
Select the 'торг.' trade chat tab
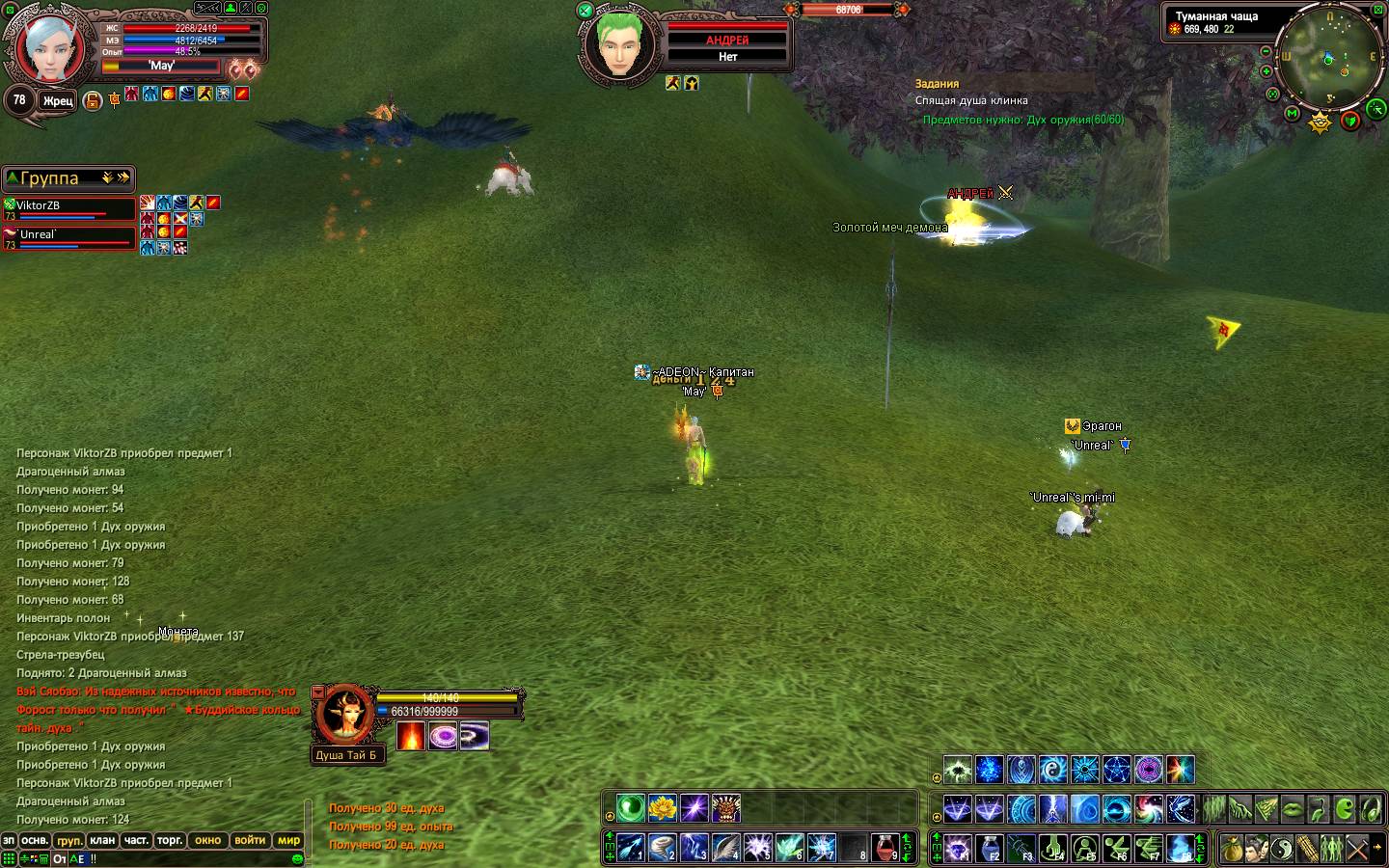170,840
